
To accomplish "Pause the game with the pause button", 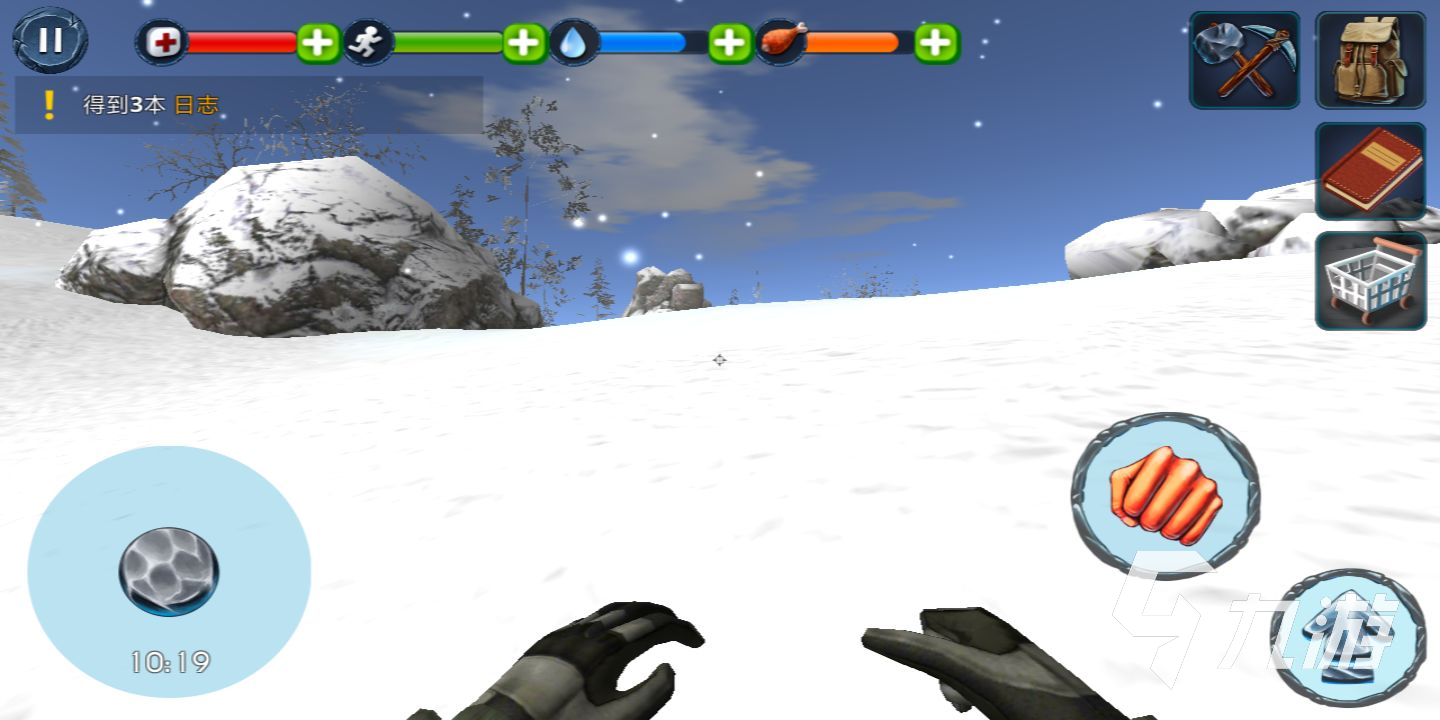I will [x=50, y=40].
